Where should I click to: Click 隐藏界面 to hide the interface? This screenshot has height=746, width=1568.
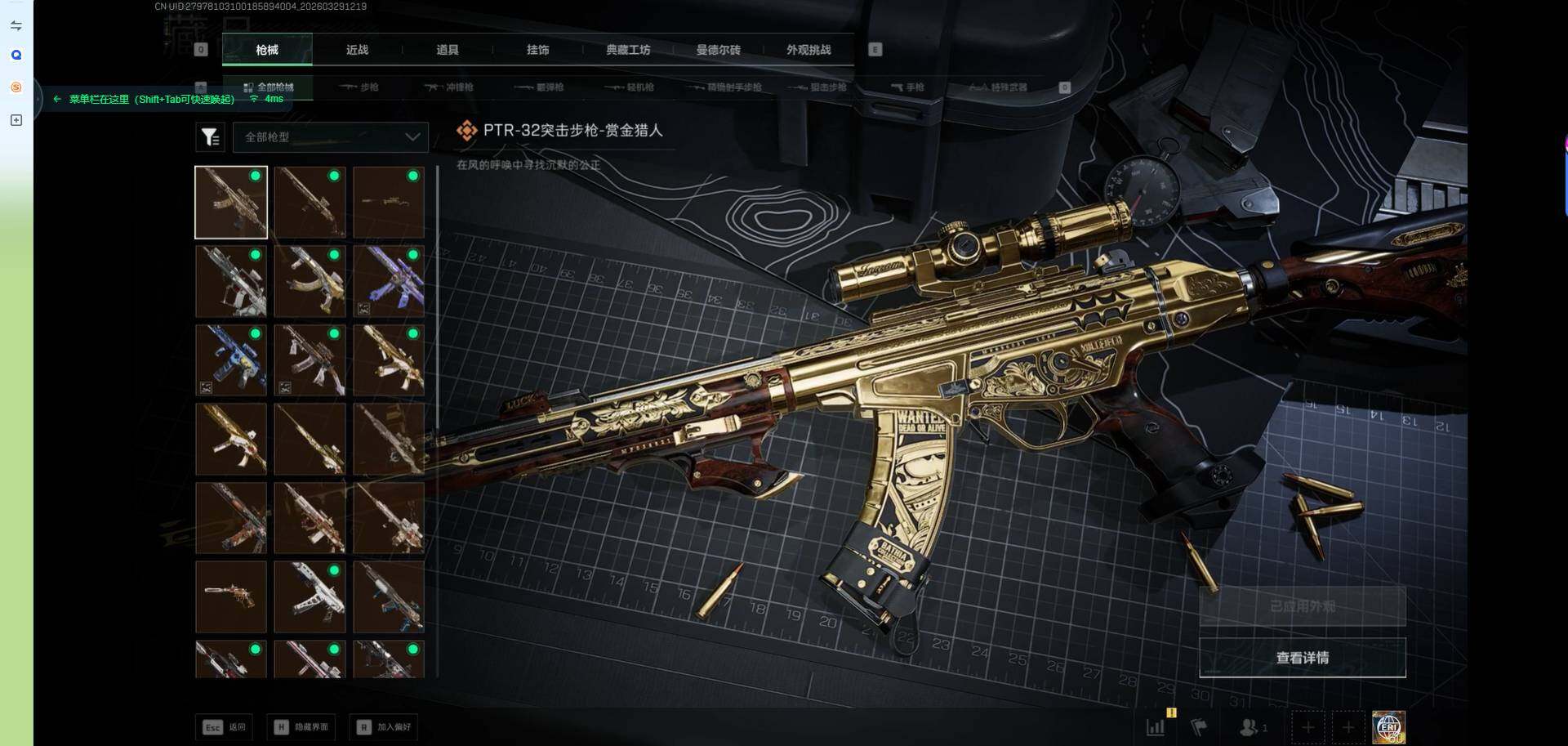point(302,726)
